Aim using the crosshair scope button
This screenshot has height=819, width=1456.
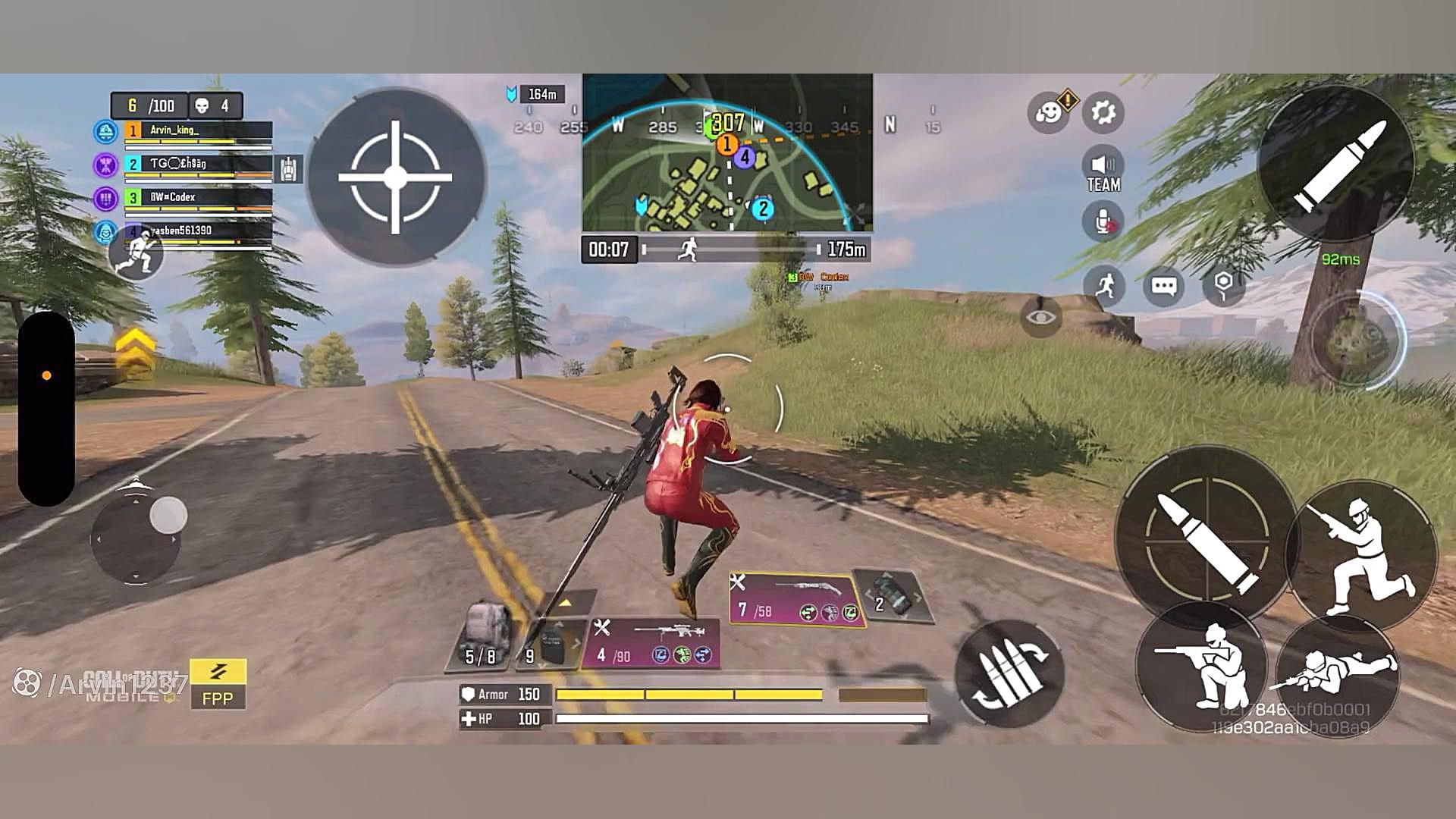(395, 177)
